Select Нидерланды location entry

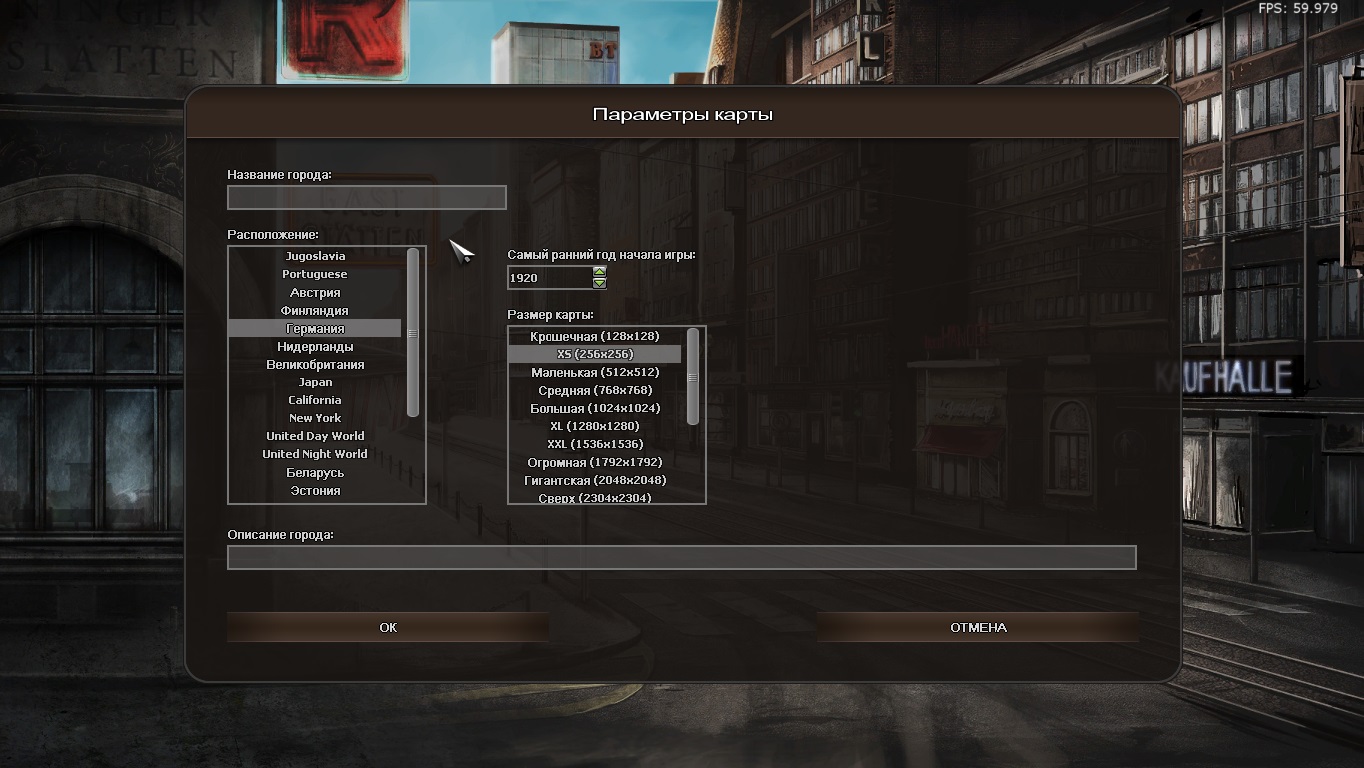point(315,347)
